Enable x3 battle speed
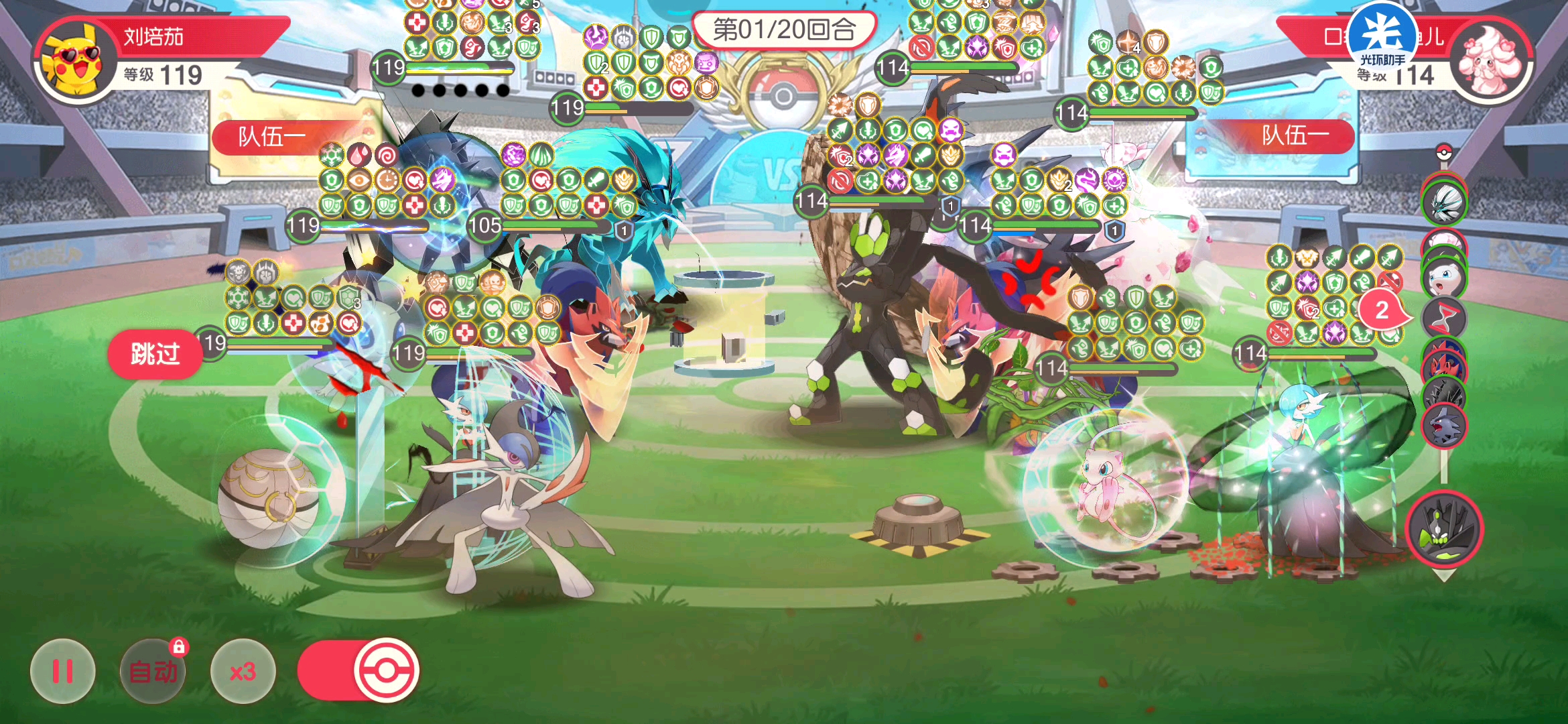Image resolution: width=1568 pixels, height=724 pixels. click(x=243, y=670)
